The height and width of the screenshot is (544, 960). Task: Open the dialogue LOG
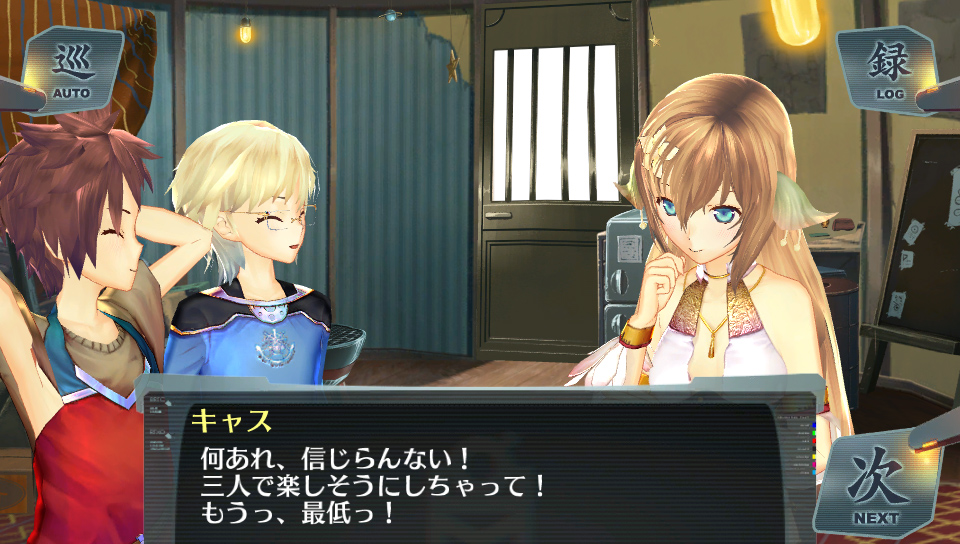pos(888,69)
